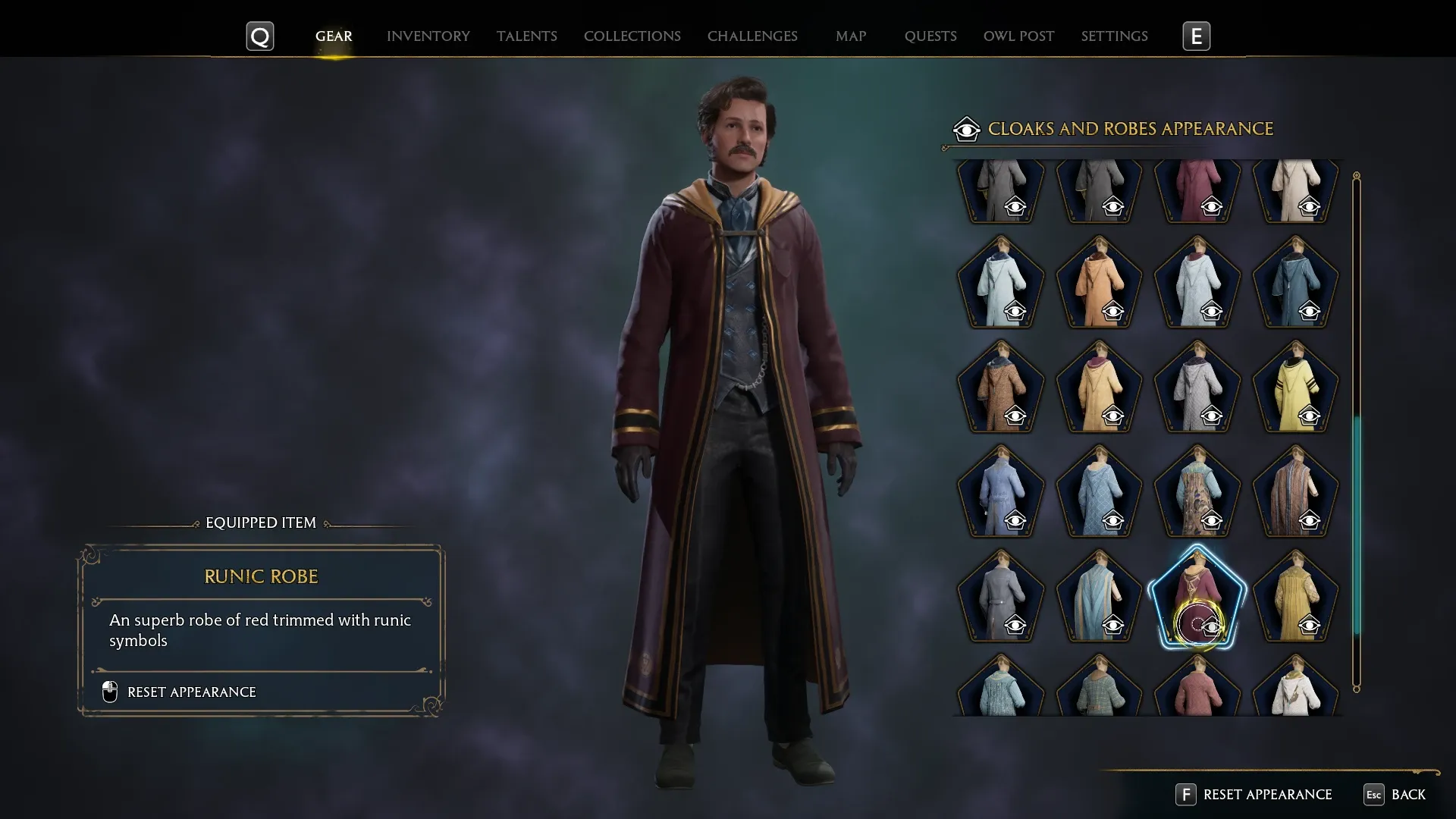Go to the Collections tab
This screenshot has height=819, width=1456.
tap(632, 36)
